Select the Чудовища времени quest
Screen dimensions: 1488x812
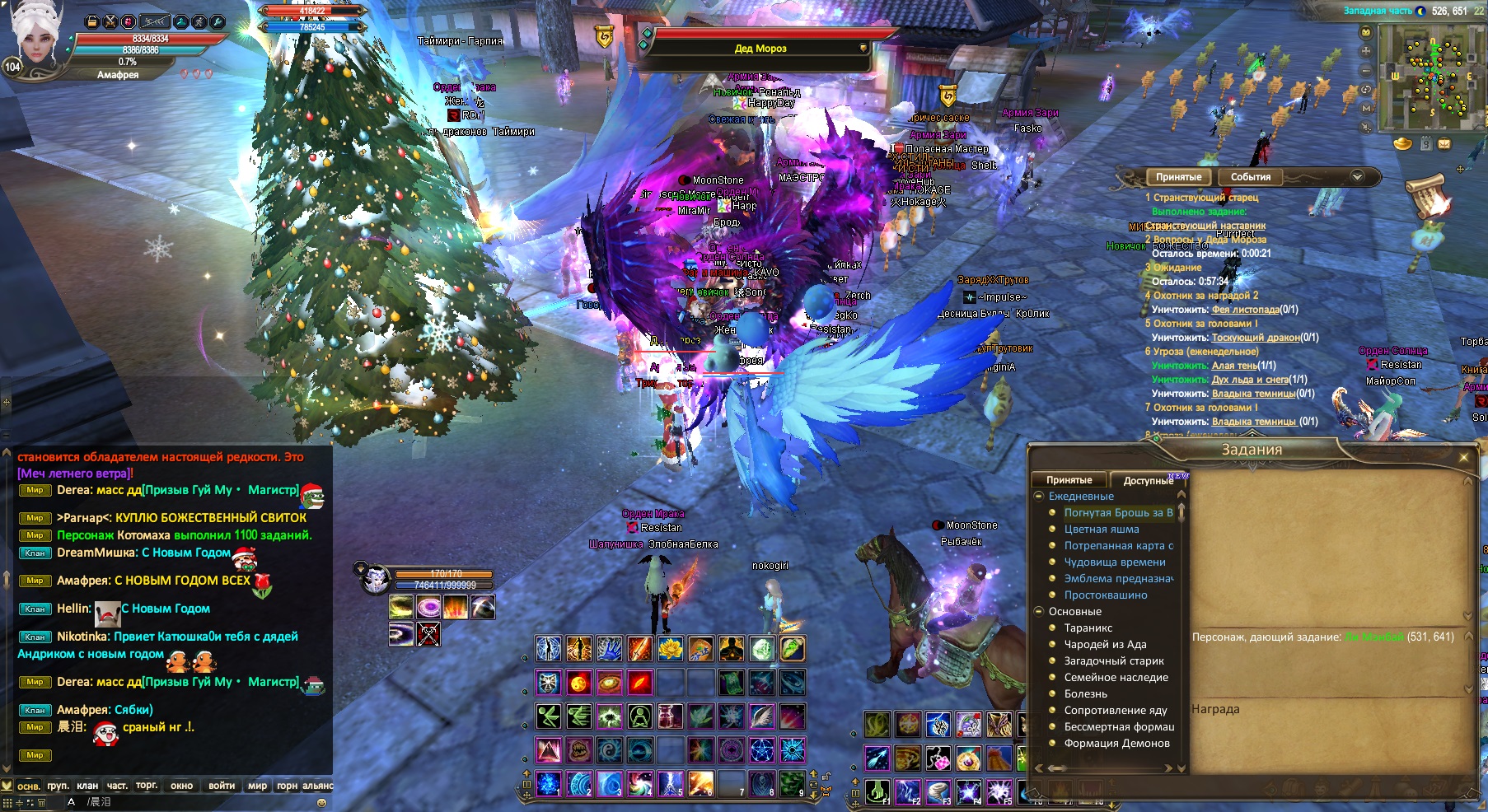click(1114, 562)
